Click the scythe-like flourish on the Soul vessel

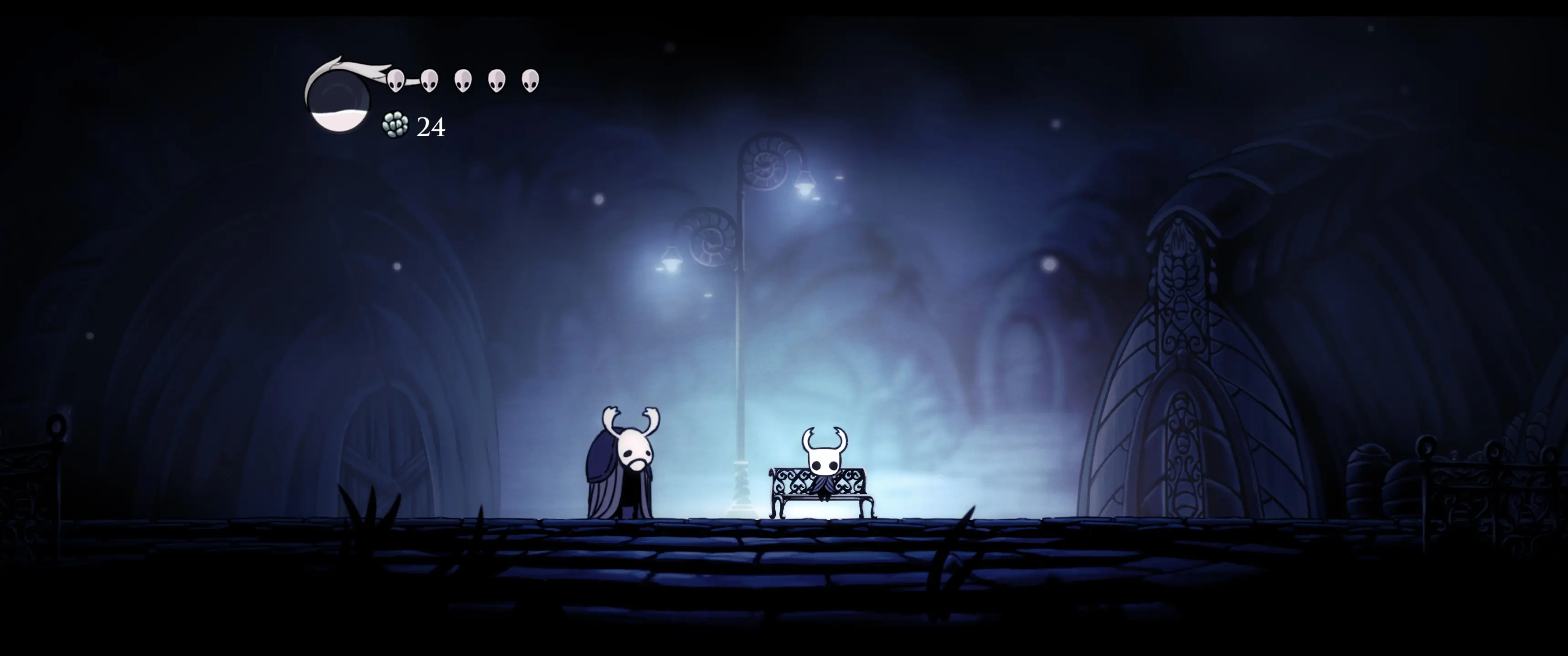tap(353, 66)
